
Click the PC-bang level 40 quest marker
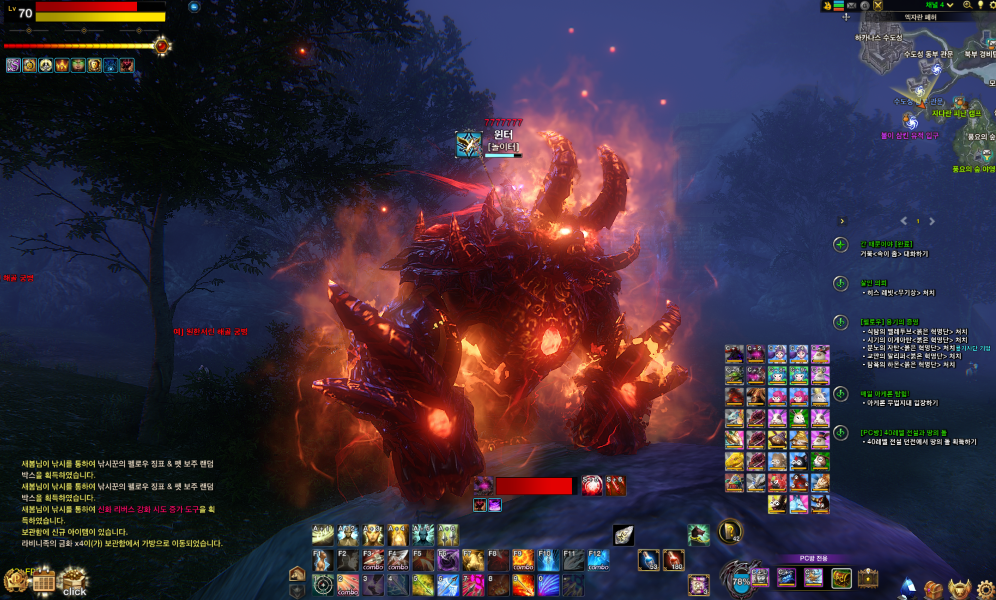pyautogui.click(x=842, y=433)
